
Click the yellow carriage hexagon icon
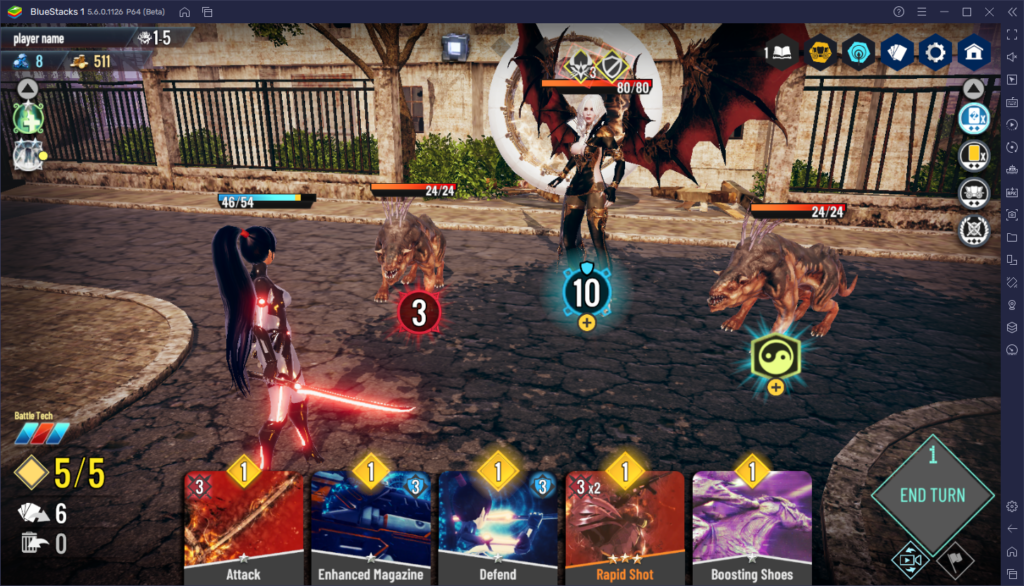click(822, 53)
